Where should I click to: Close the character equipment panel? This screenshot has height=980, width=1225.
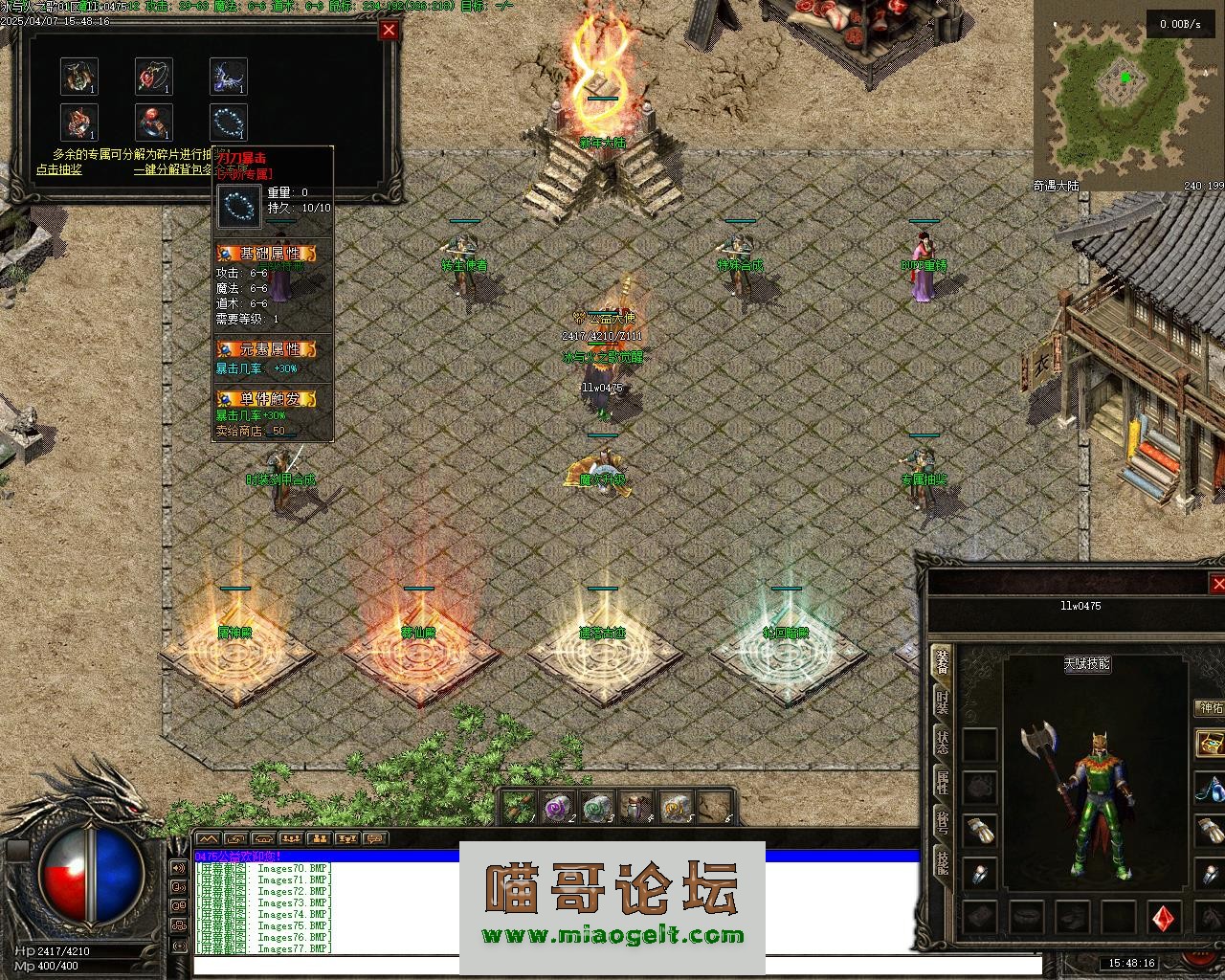(x=1217, y=583)
